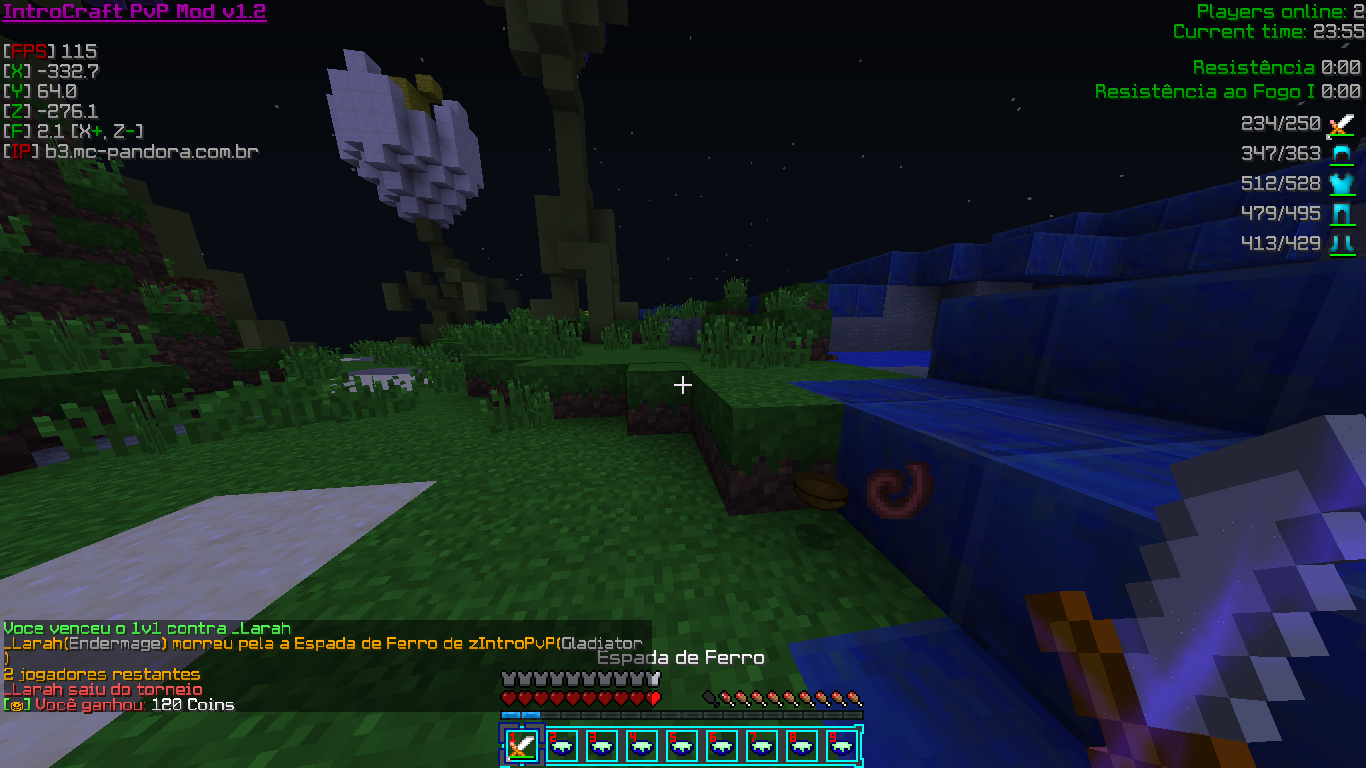Select the iron sword in hotbar slot 1

tap(521, 746)
